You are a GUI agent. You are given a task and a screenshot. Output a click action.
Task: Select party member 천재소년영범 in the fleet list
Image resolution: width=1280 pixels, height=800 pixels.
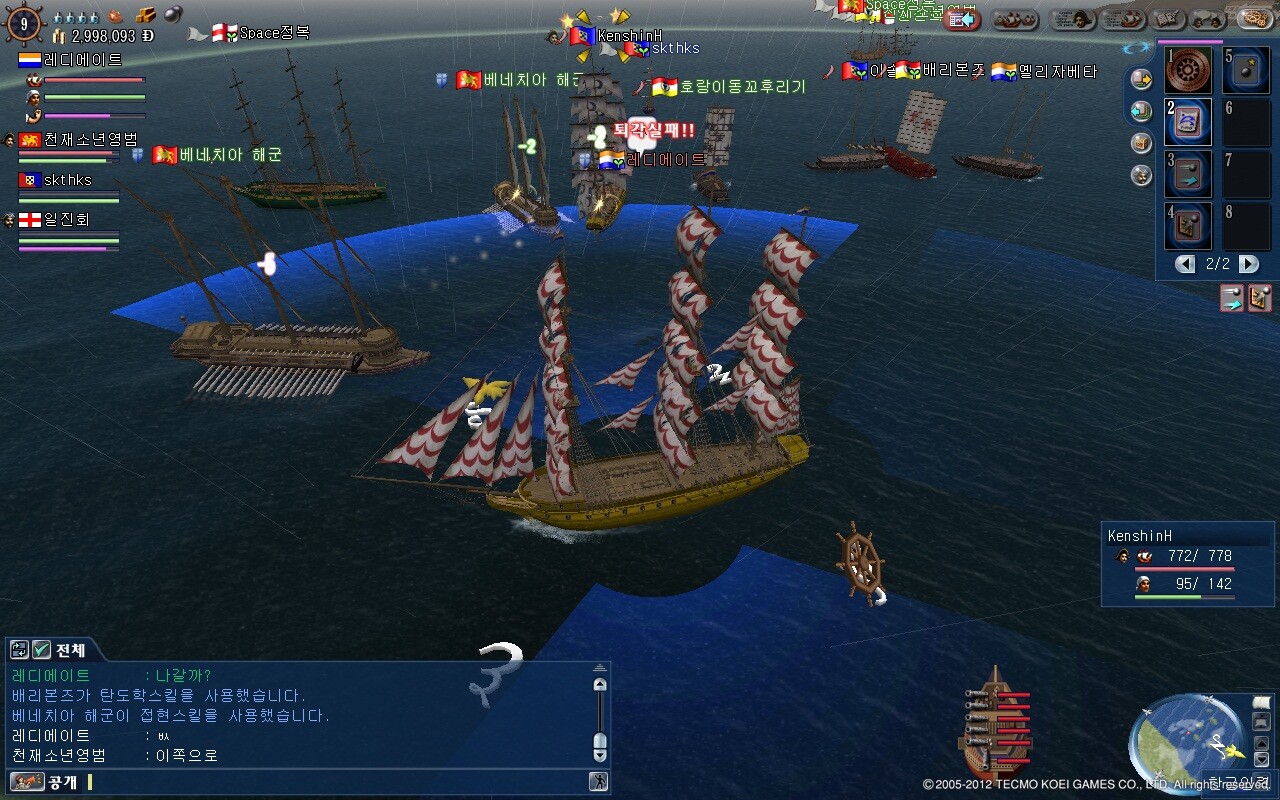point(90,140)
